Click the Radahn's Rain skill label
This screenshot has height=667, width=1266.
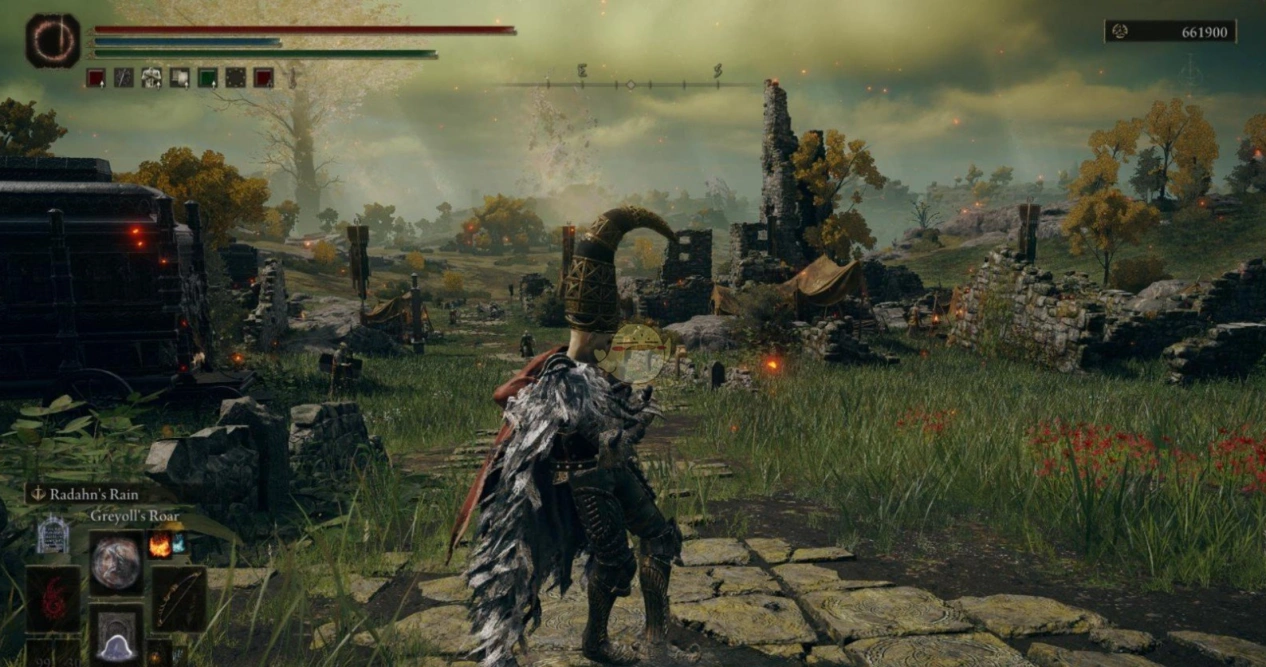point(99,493)
